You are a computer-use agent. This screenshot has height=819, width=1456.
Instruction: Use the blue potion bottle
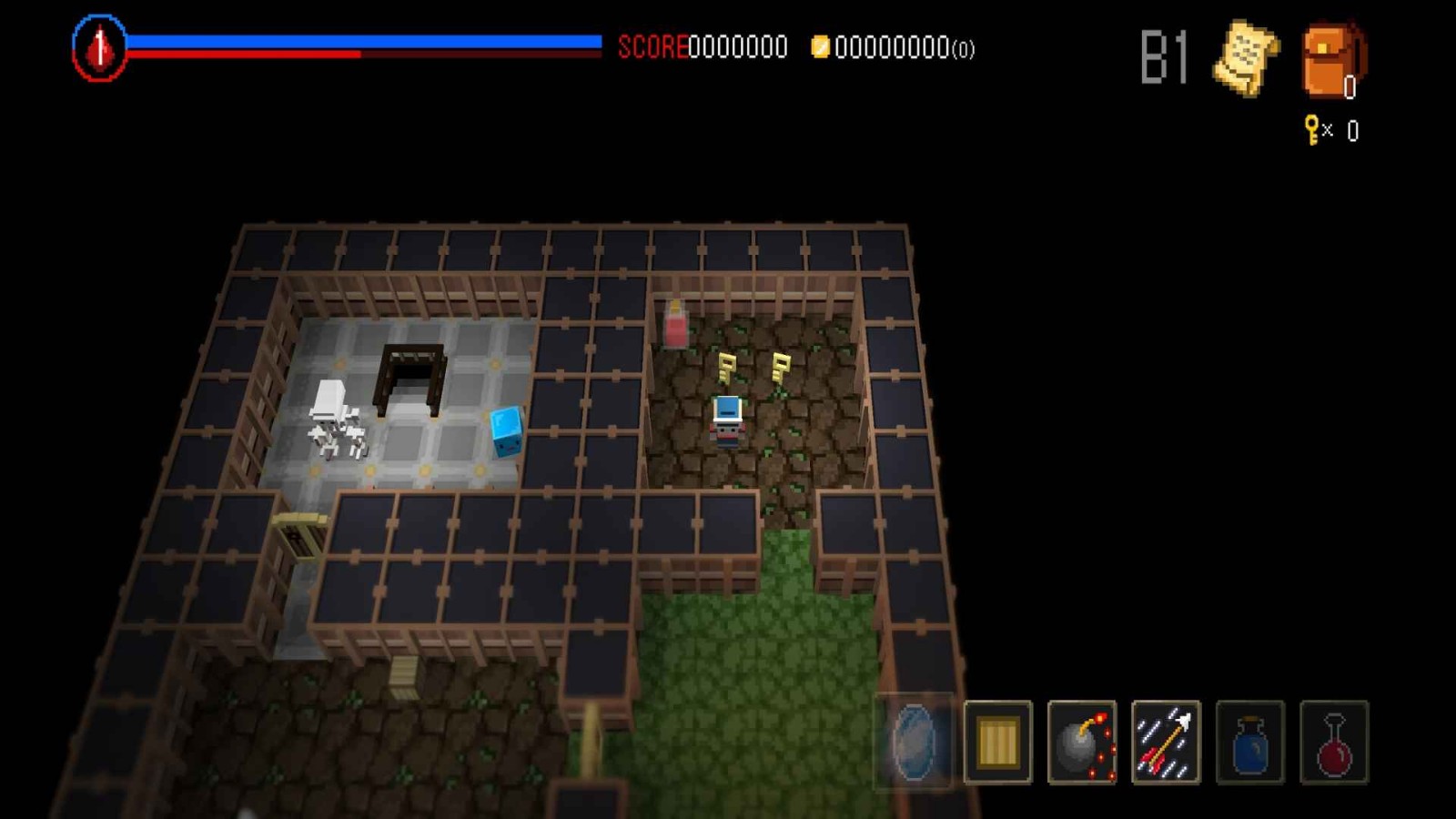[1249, 742]
